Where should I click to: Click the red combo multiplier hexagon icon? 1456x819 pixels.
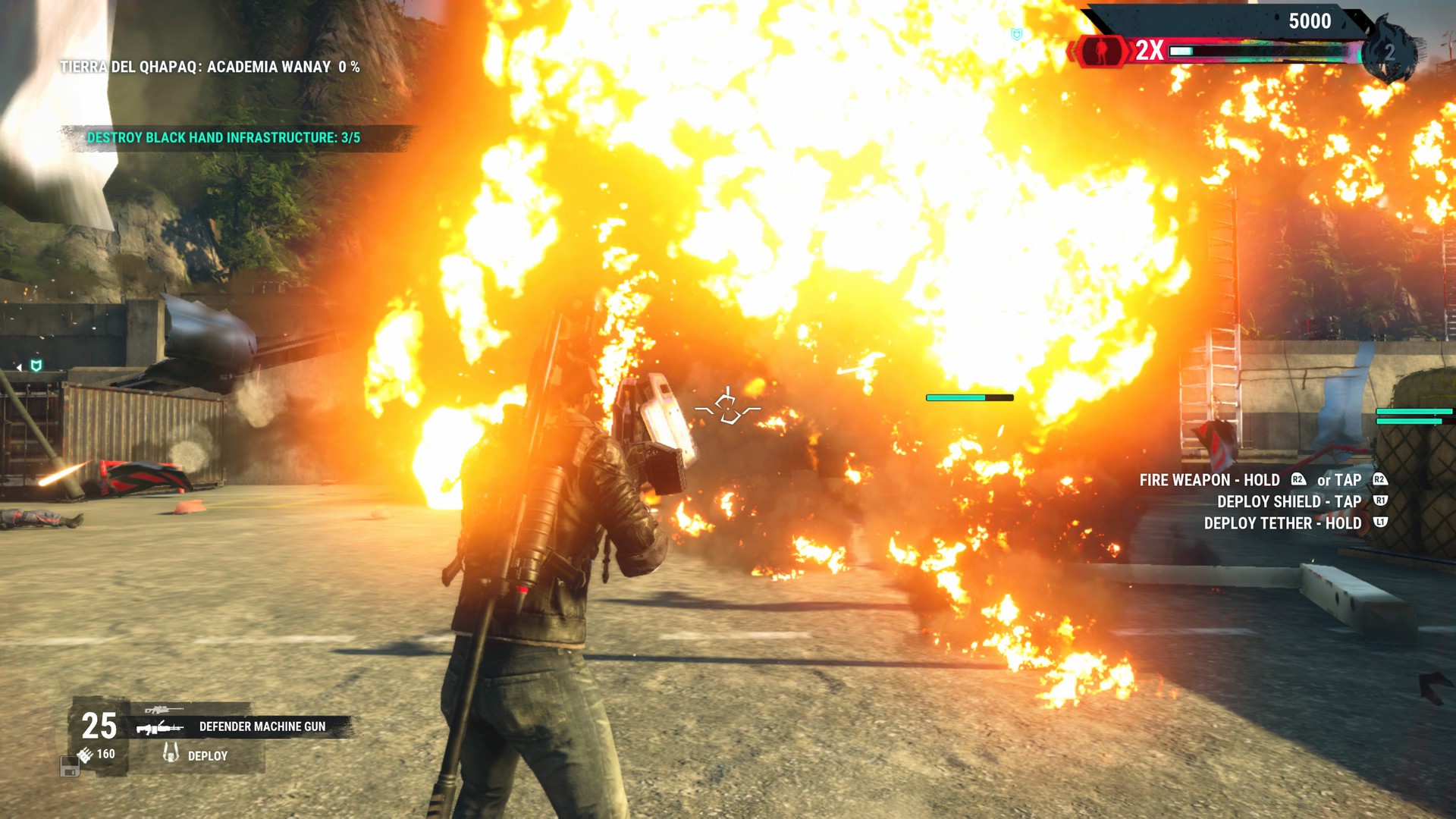[1101, 52]
